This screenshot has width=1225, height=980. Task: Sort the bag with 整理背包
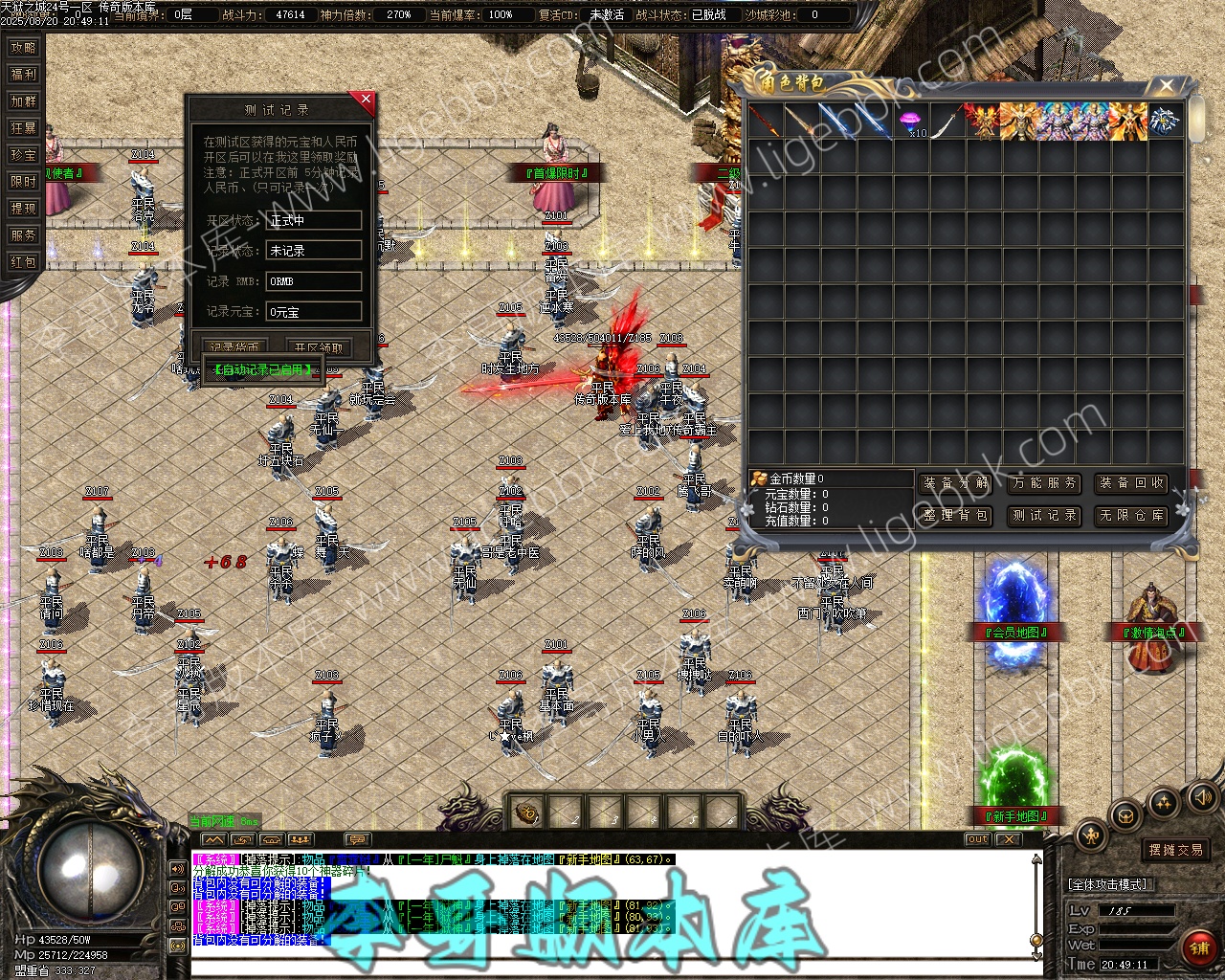[x=956, y=515]
